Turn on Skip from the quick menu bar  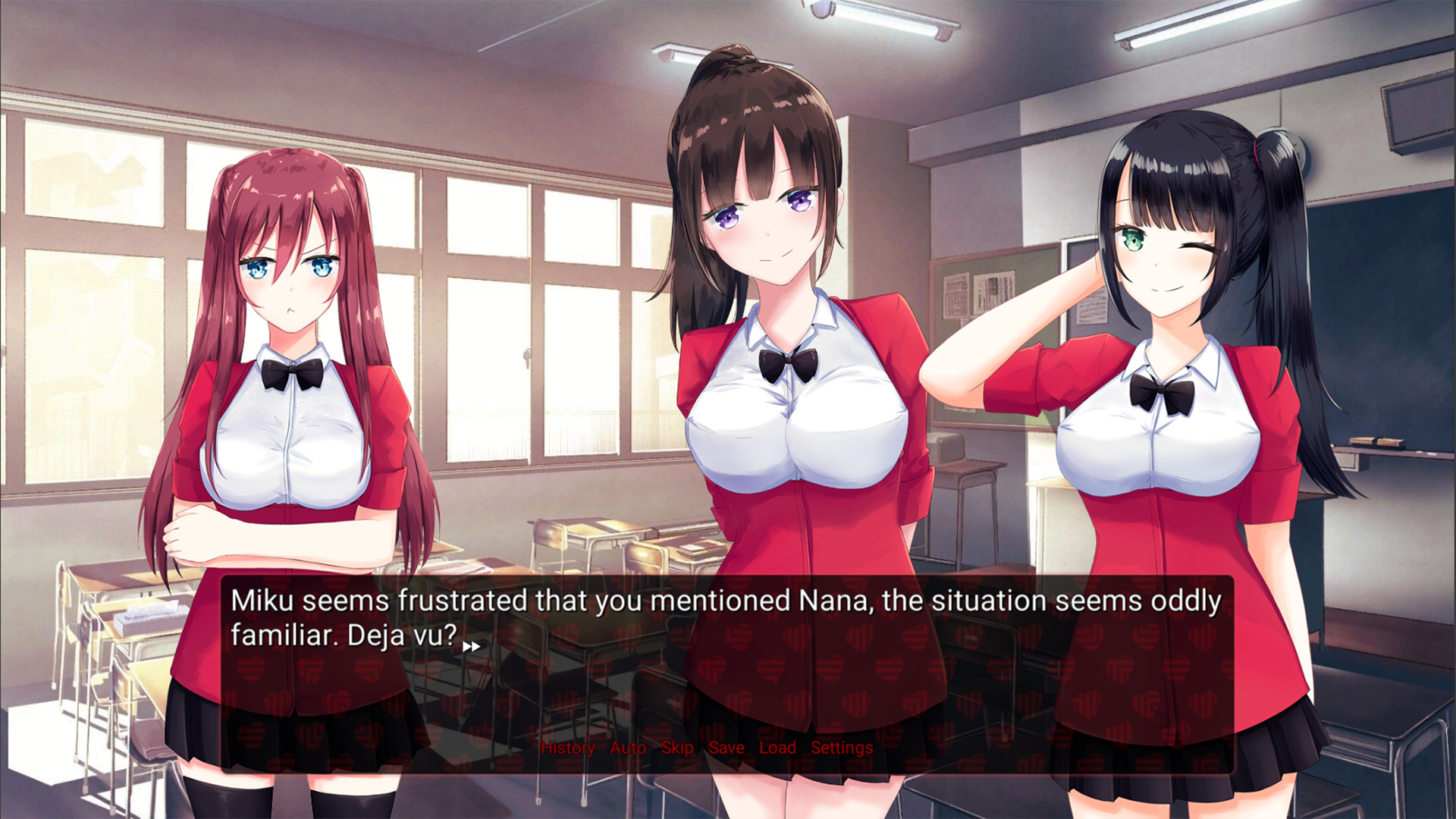coord(676,748)
